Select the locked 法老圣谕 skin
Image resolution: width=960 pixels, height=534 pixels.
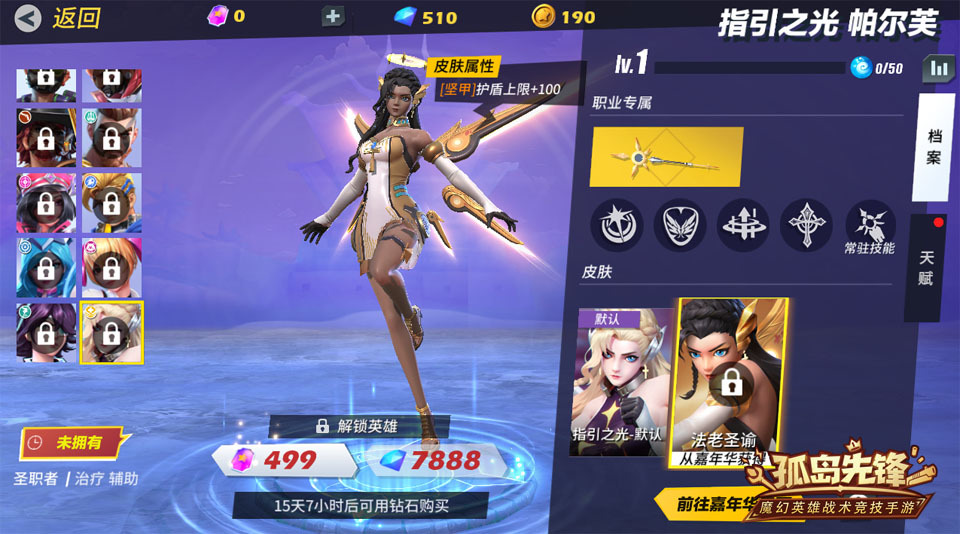[732, 382]
